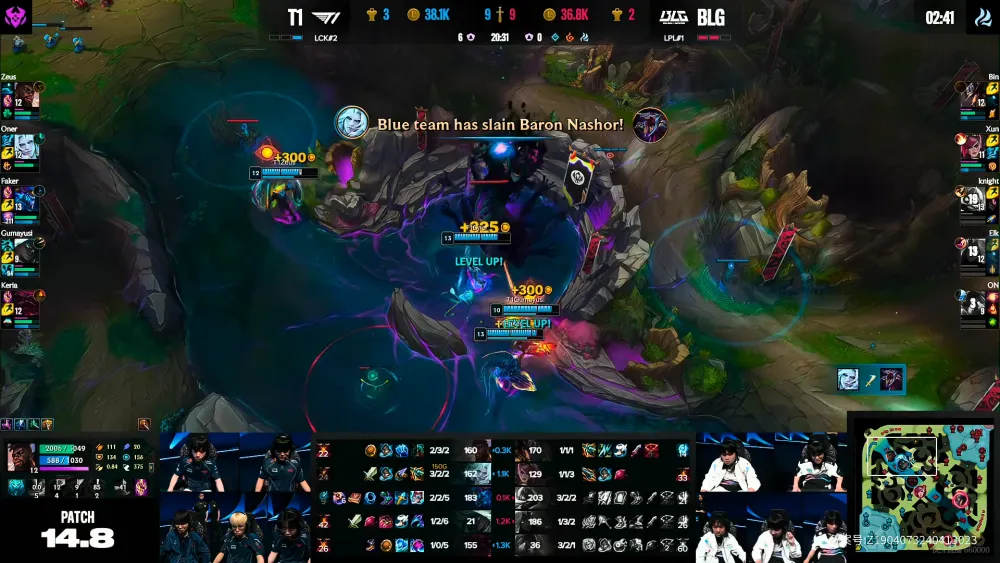Select Oner's champion portrait
The height and width of the screenshot is (563, 1000).
26,146
